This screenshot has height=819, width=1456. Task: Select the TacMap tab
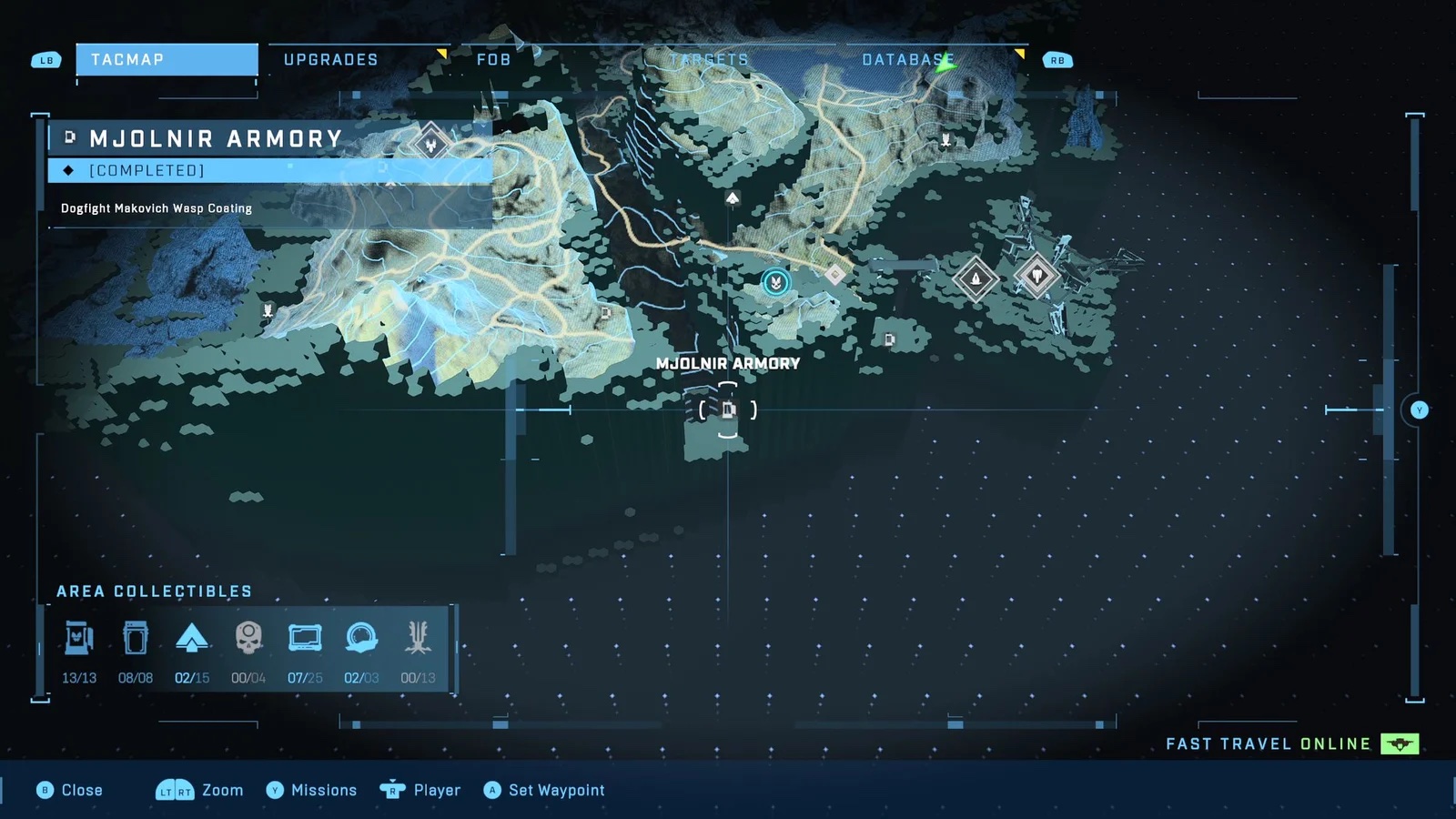[x=167, y=60]
